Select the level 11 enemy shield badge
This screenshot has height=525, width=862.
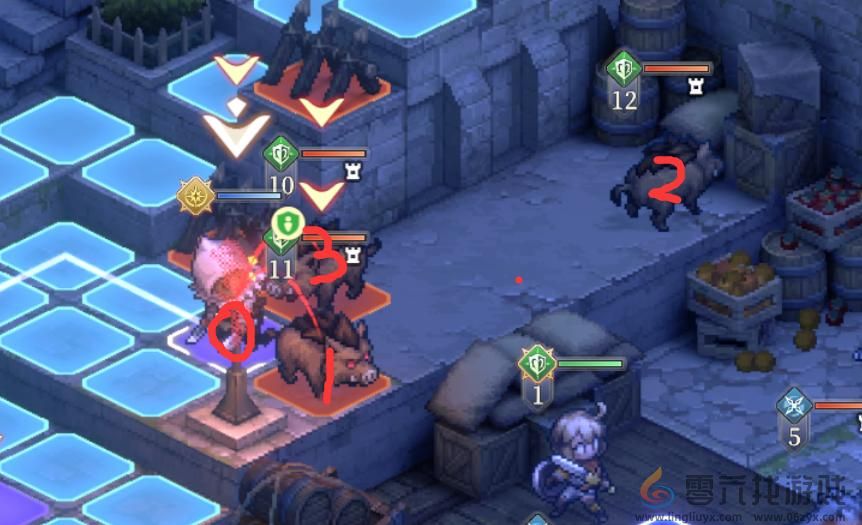(x=280, y=240)
